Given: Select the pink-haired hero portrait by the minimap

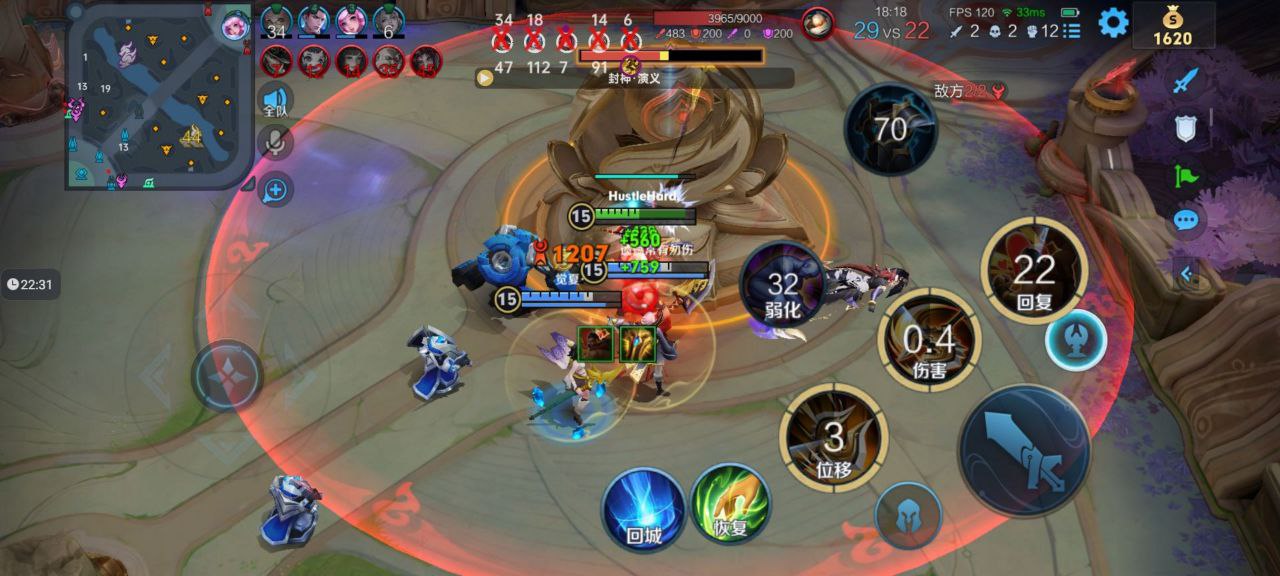Looking at the screenshot, I should 235,24.
